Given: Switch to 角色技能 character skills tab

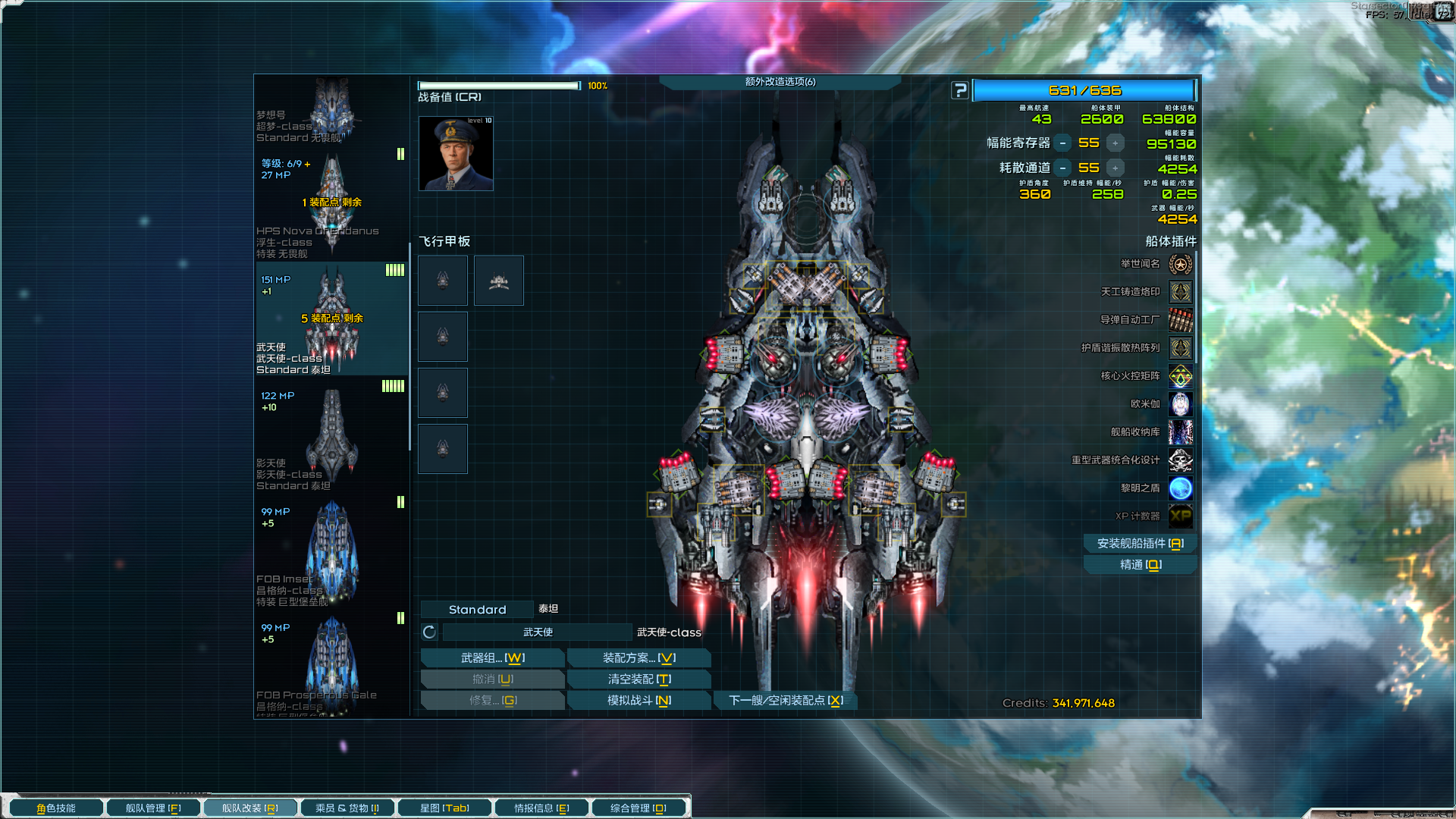Looking at the screenshot, I should point(56,808).
